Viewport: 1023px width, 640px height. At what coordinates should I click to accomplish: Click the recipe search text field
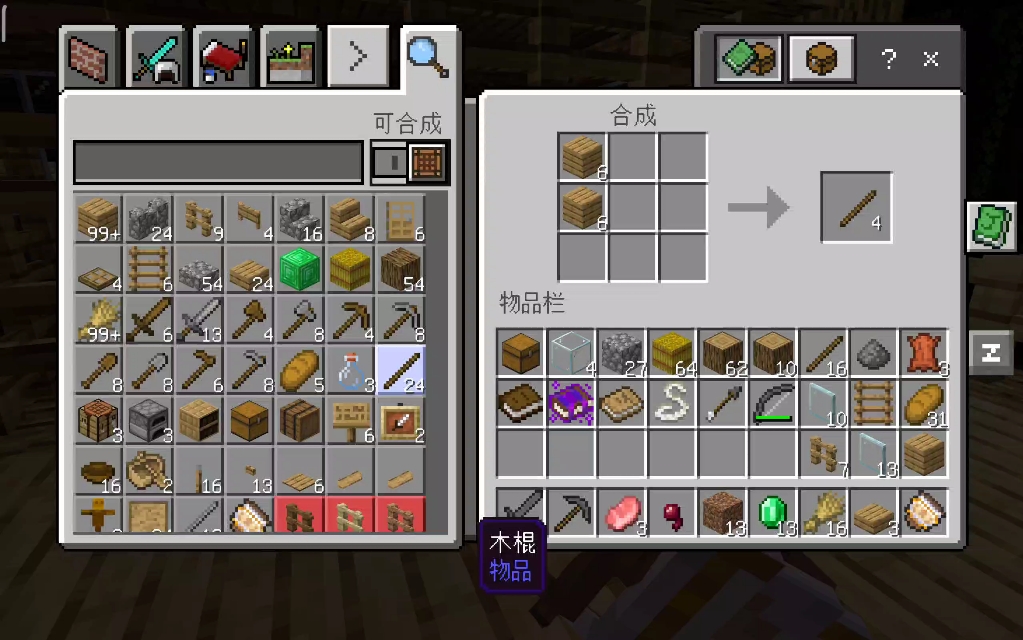point(218,162)
